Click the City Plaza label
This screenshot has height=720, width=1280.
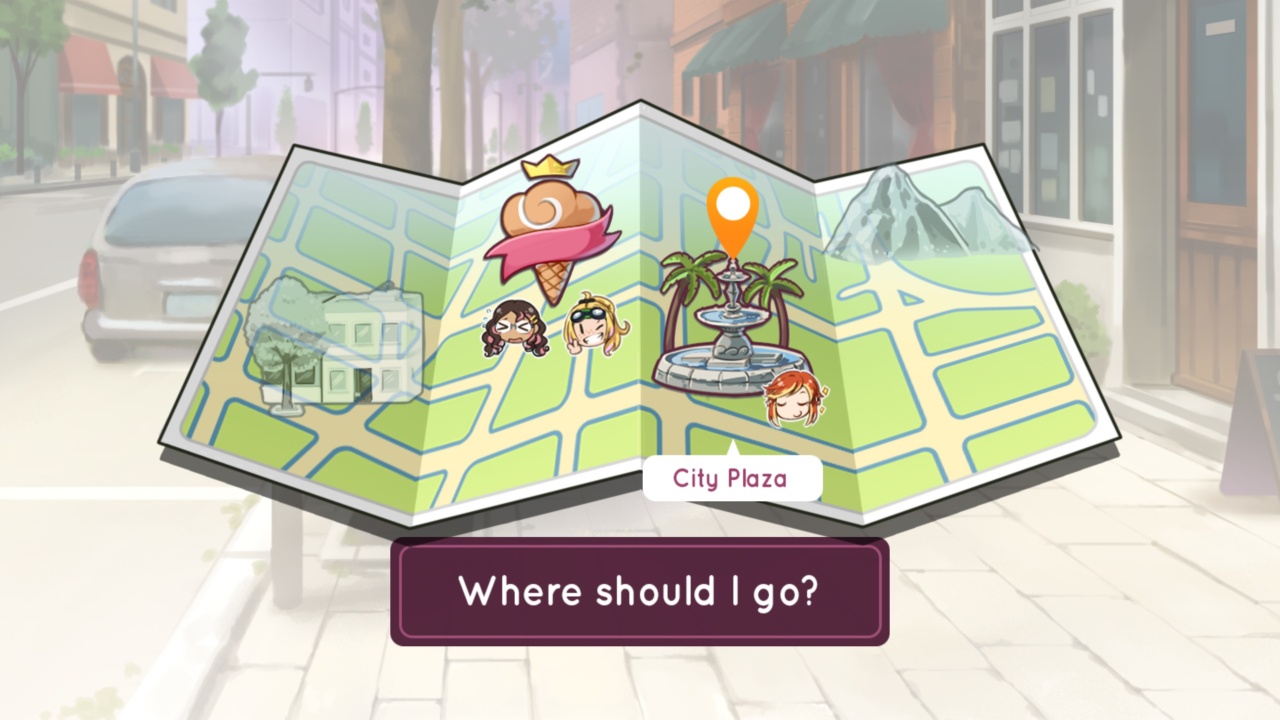[731, 478]
